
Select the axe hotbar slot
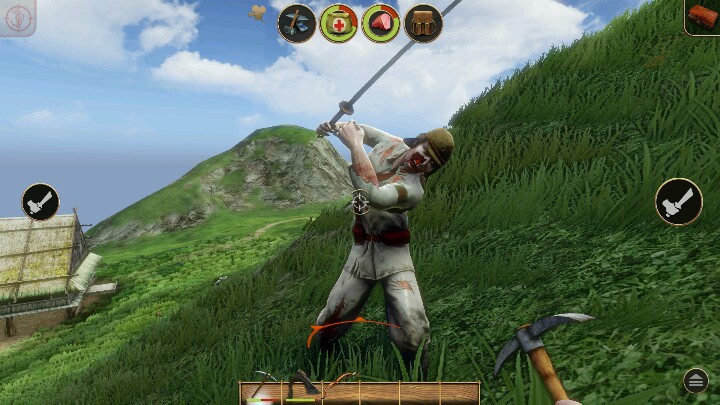point(301,392)
